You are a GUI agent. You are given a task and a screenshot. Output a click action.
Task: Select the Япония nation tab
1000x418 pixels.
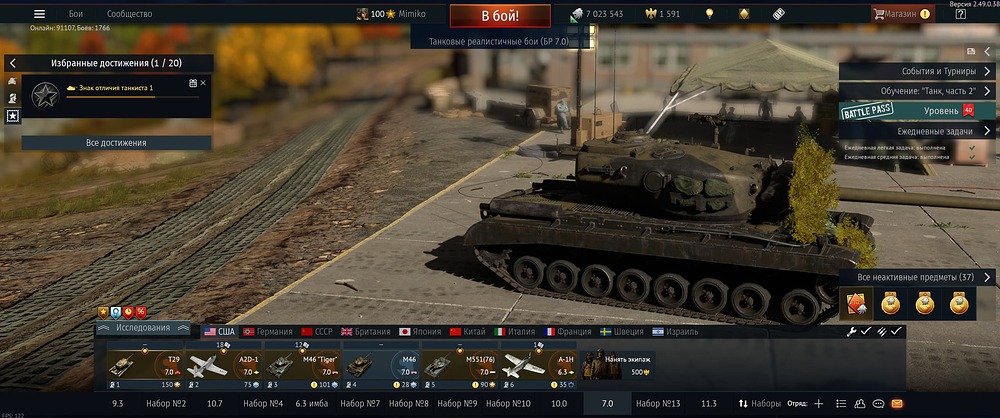pyautogui.click(x=420, y=331)
